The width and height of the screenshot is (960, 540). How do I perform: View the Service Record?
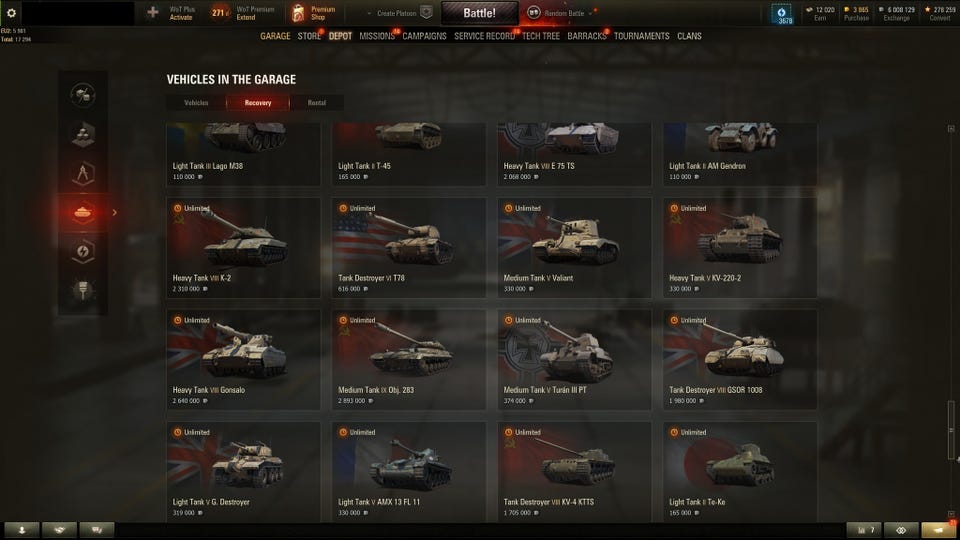click(484, 36)
